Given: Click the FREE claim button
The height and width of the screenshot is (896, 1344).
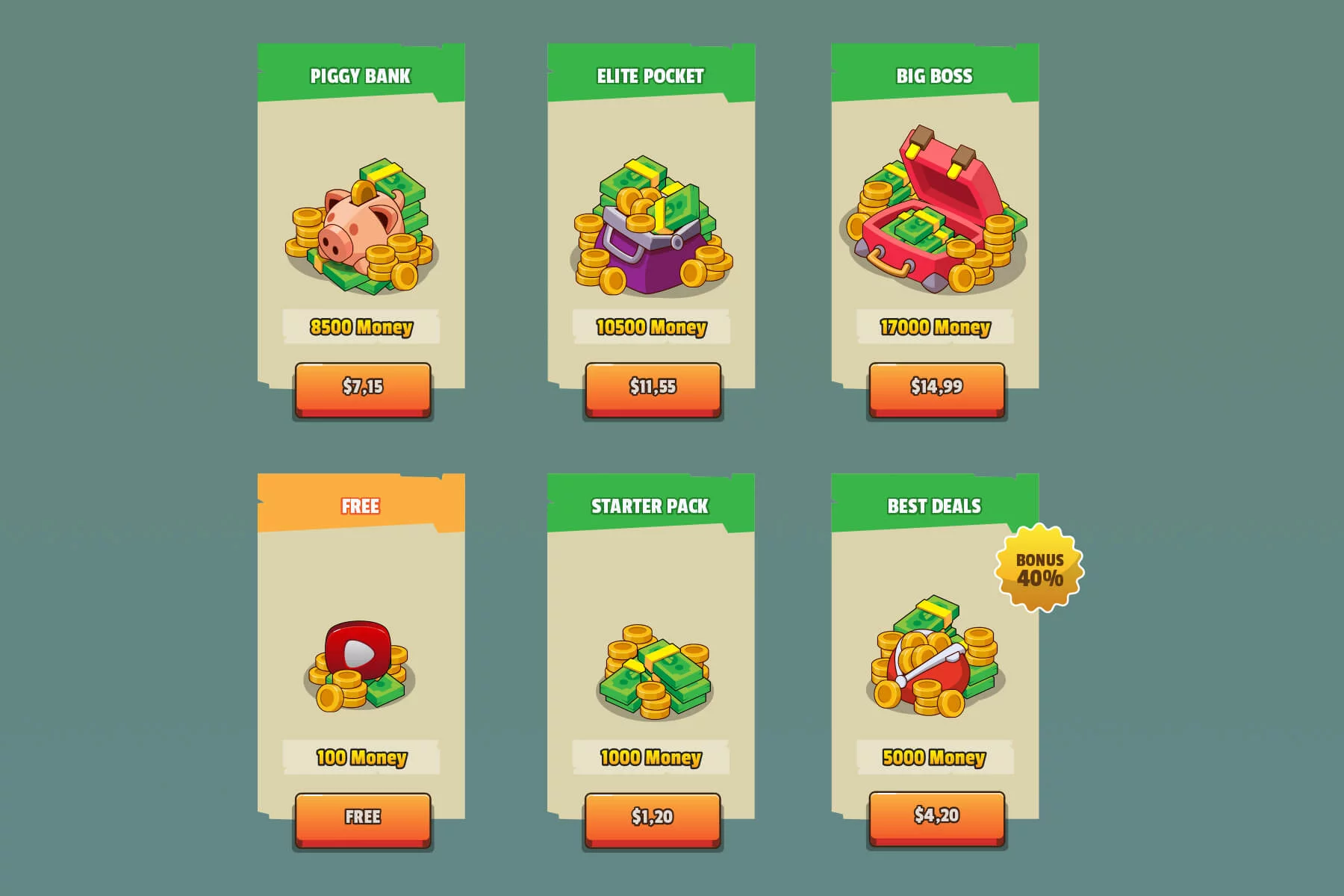Looking at the screenshot, I should [x=364, y=818].
